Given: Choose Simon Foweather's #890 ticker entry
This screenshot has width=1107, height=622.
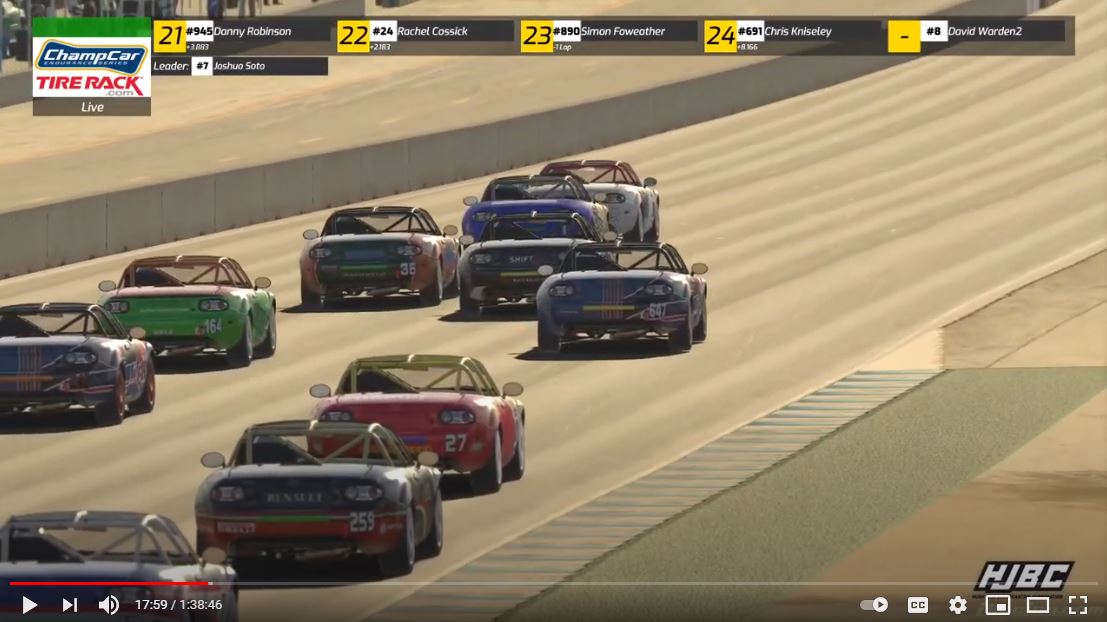Looking at the screenshot, I should point(608,36).
